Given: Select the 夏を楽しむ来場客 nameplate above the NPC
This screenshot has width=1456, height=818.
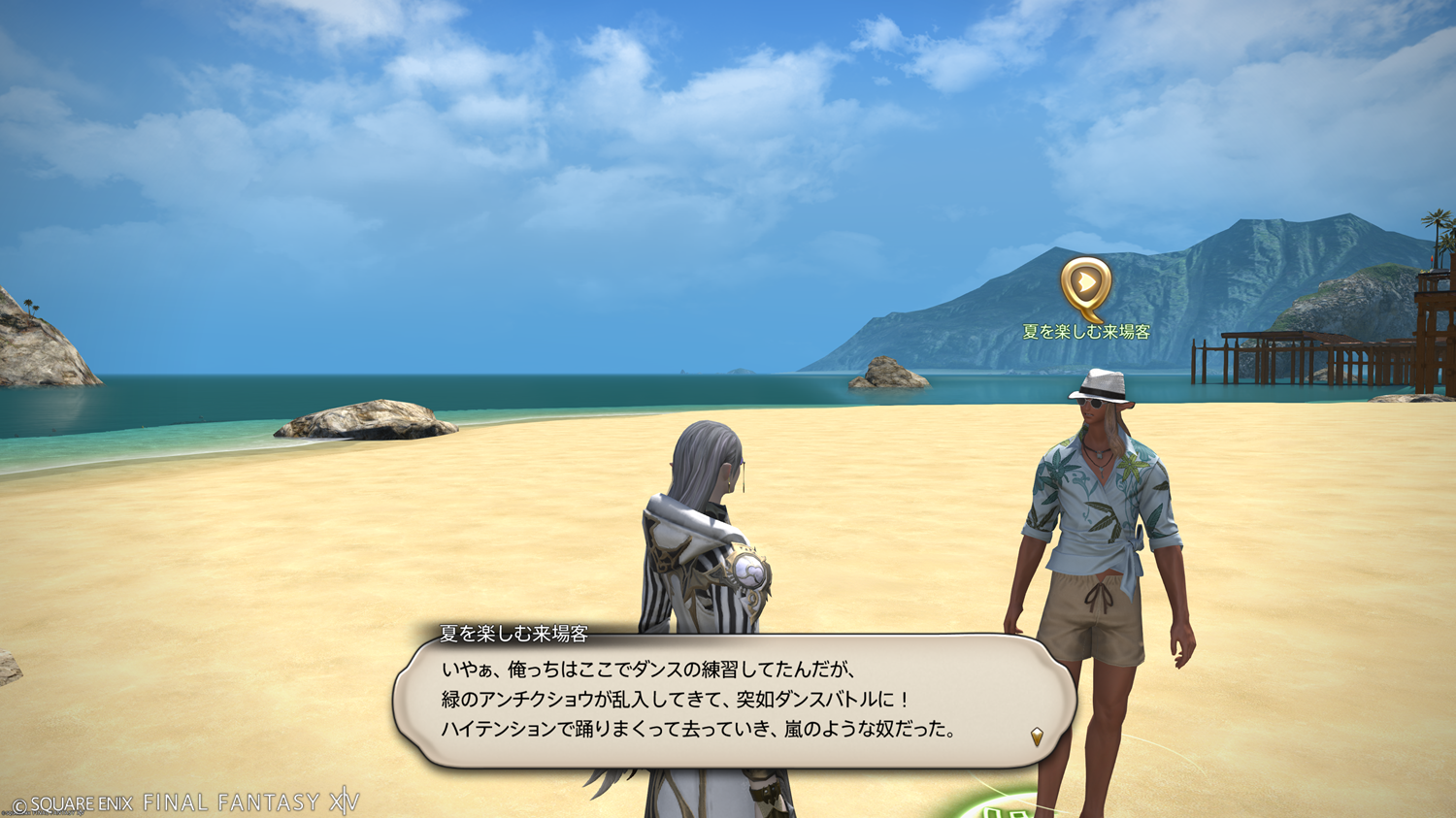Looking at the screenshot, I should coord(1086,332).
